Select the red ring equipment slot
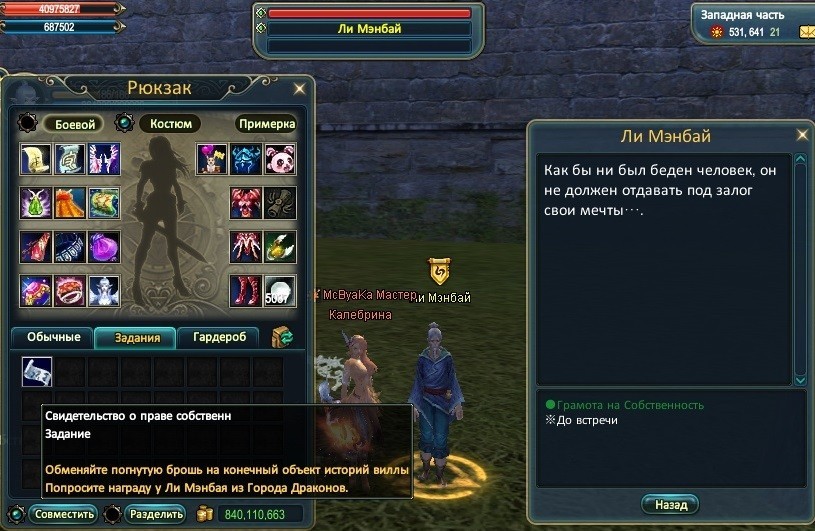 click(70, 290)
